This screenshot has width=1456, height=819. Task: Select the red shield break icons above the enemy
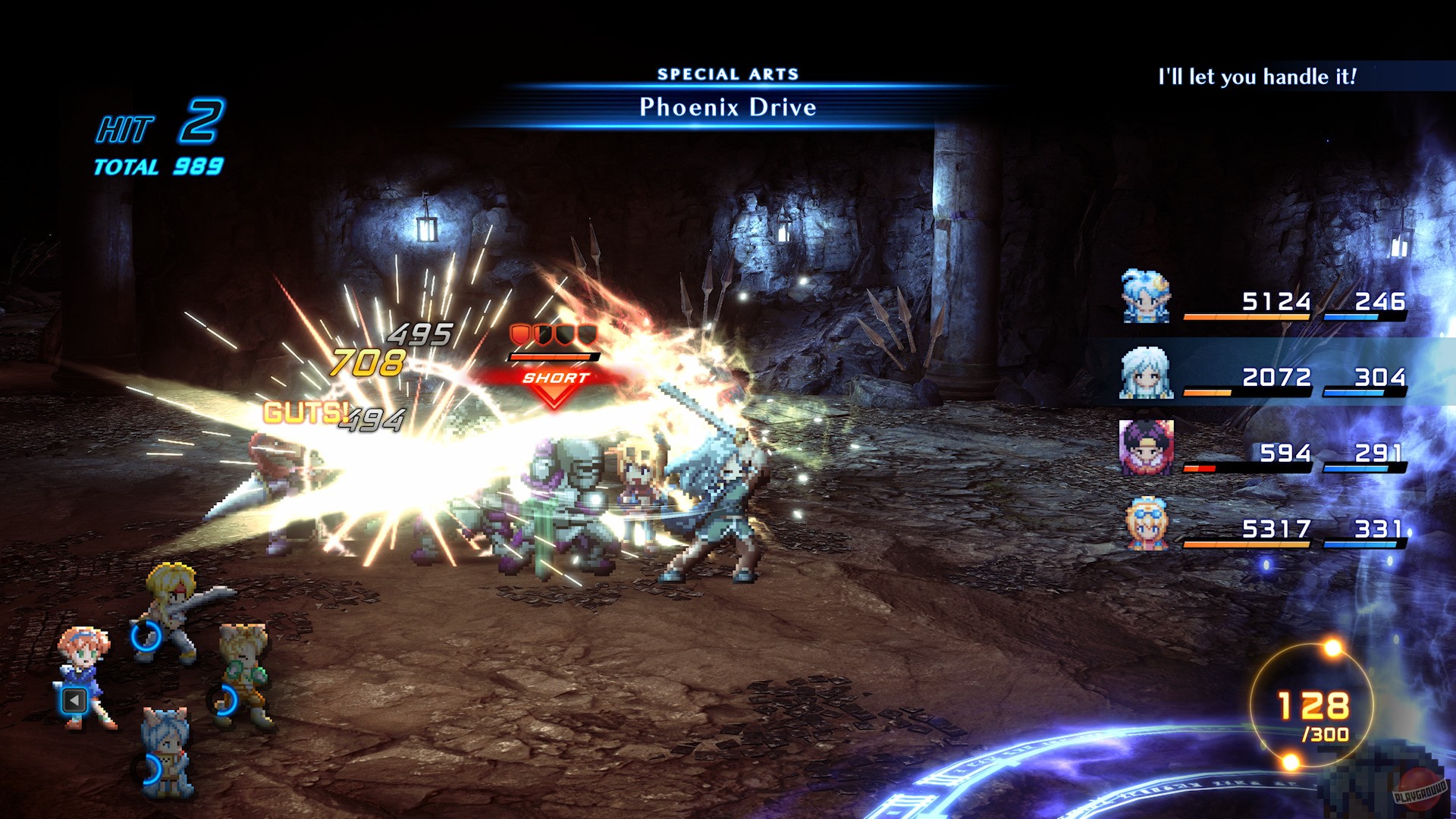(554, 336)
